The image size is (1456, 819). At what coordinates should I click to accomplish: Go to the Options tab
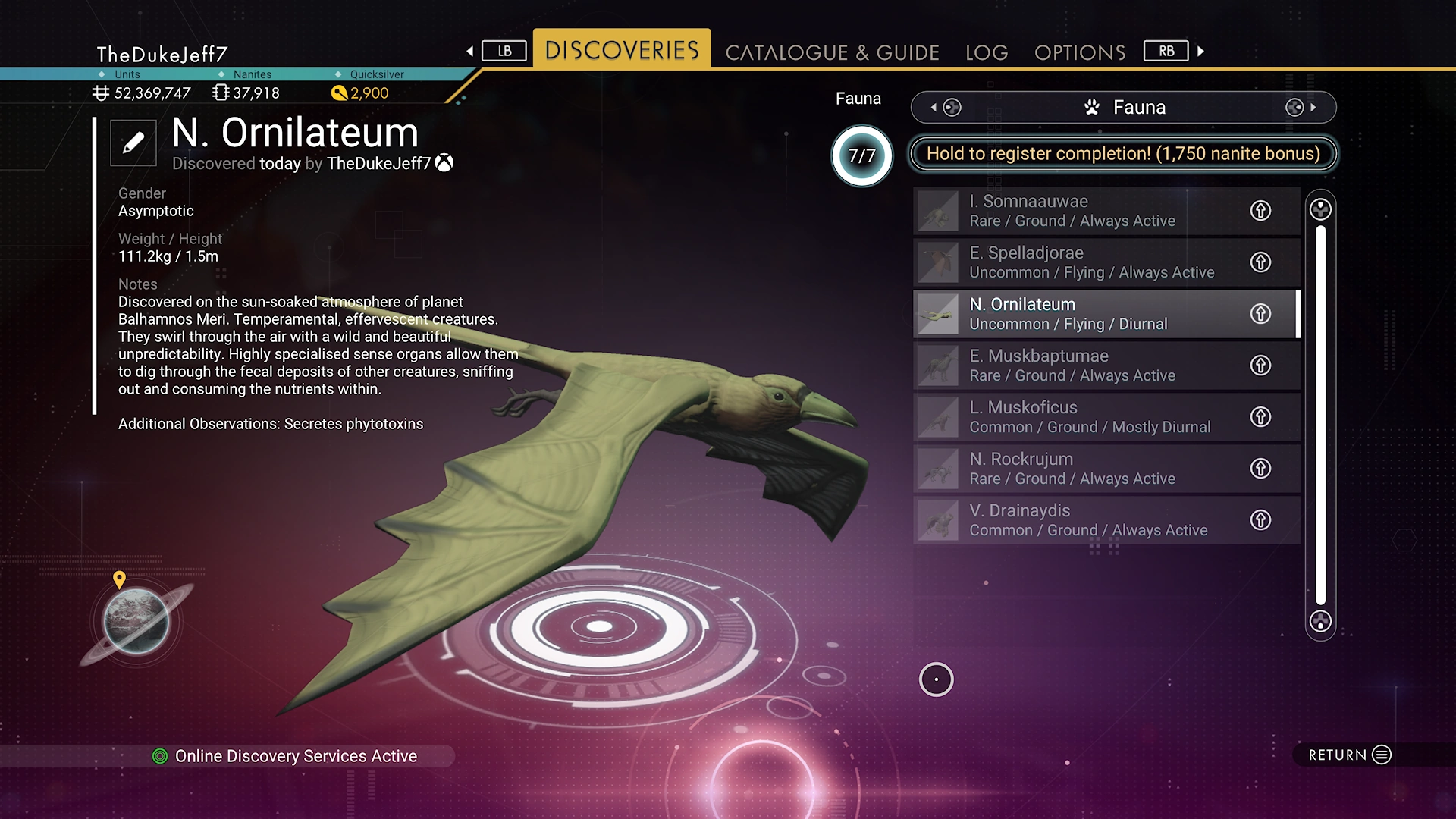pyautogui.click(x=1079, y=52)
